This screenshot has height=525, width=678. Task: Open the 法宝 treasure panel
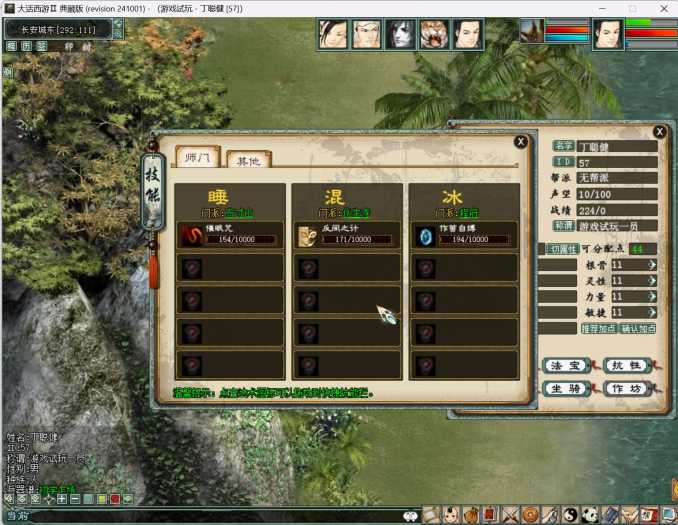[564, 366]
